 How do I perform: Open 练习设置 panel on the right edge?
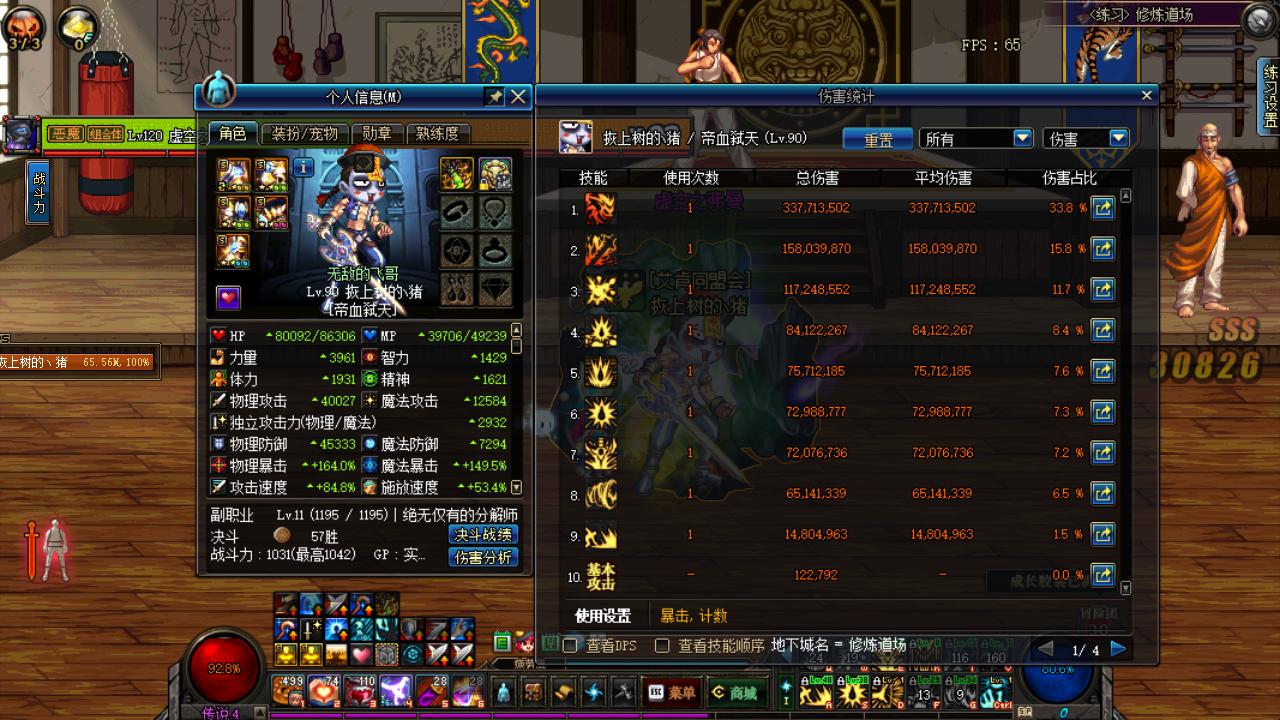tap(1267, 90)
